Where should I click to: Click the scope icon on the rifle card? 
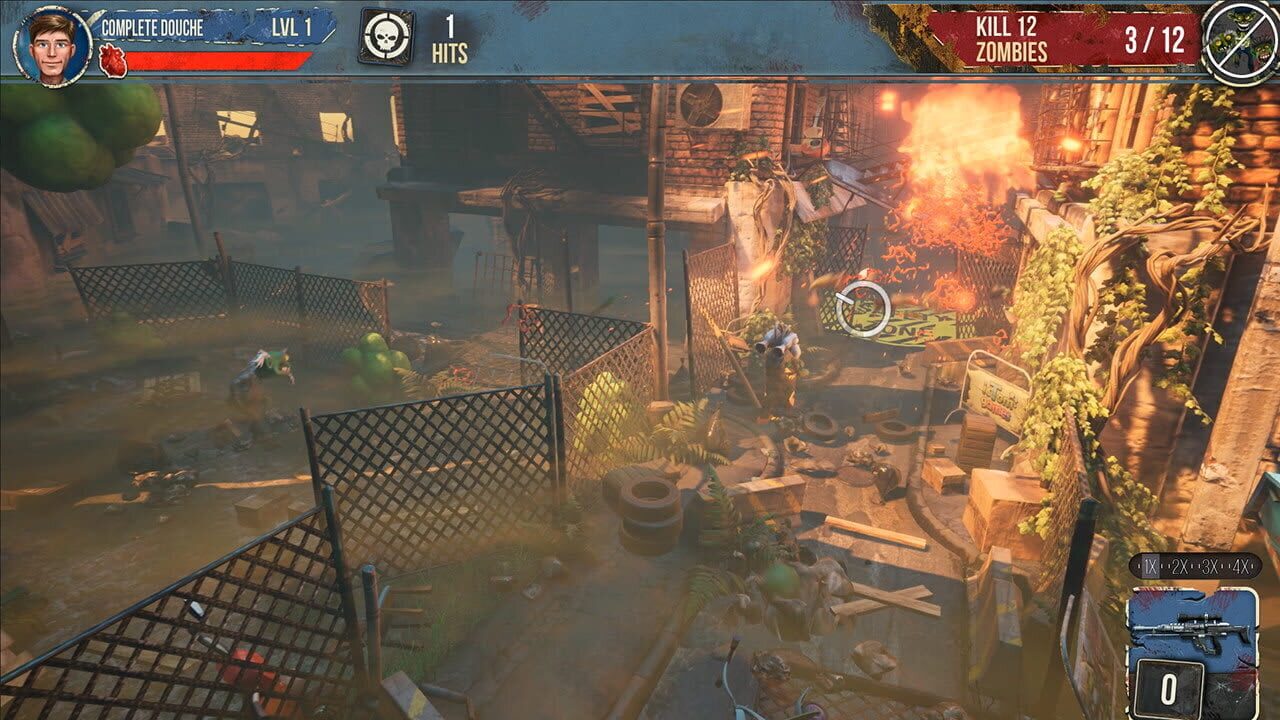coord(1199,618)
